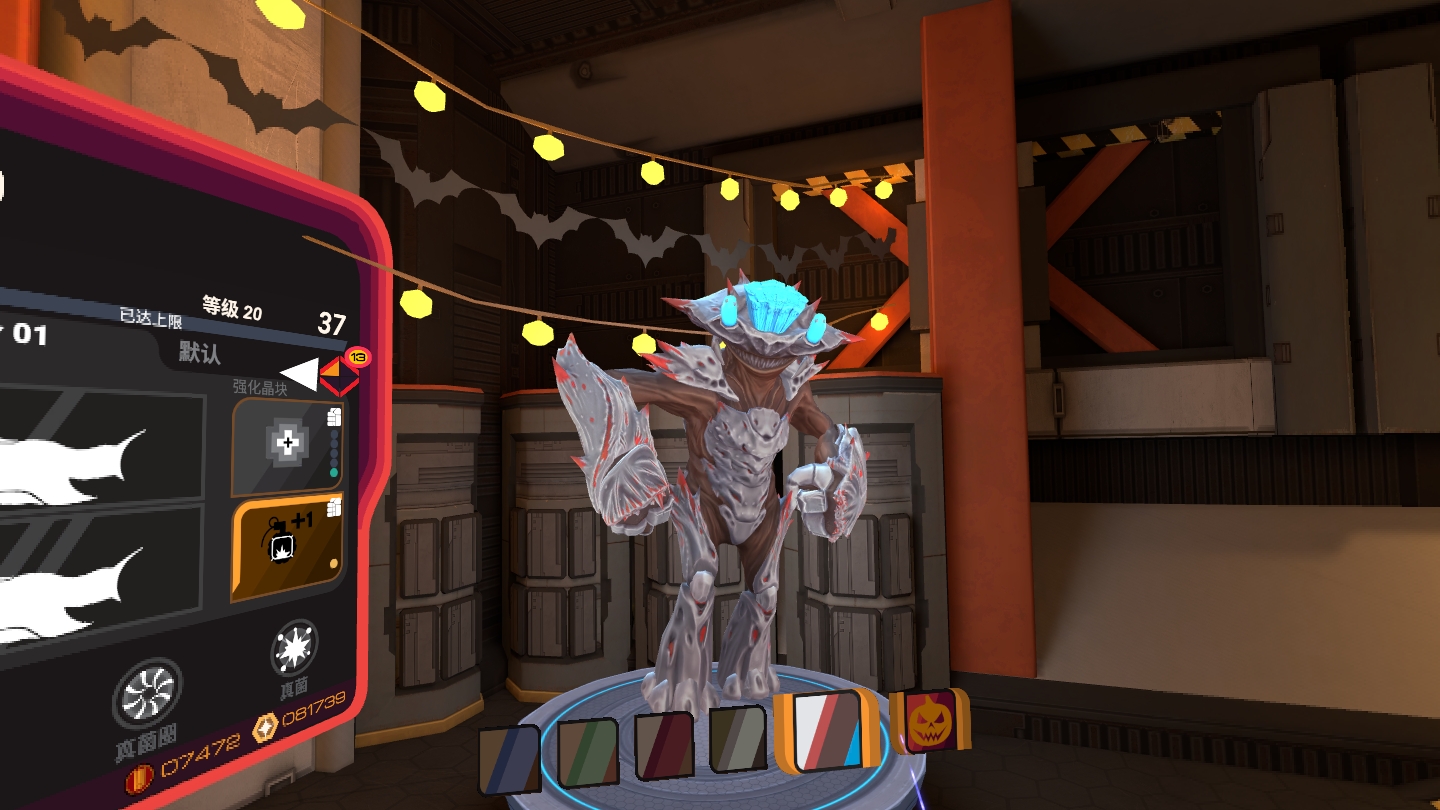Choose the Halloween pumpkin skin
1440x810 pixels.
pos(930,720)
